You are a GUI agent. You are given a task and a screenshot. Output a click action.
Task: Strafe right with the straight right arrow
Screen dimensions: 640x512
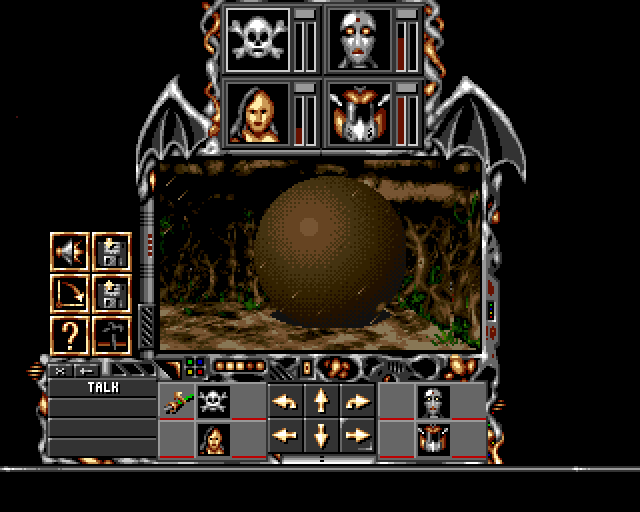click(357, 435)
